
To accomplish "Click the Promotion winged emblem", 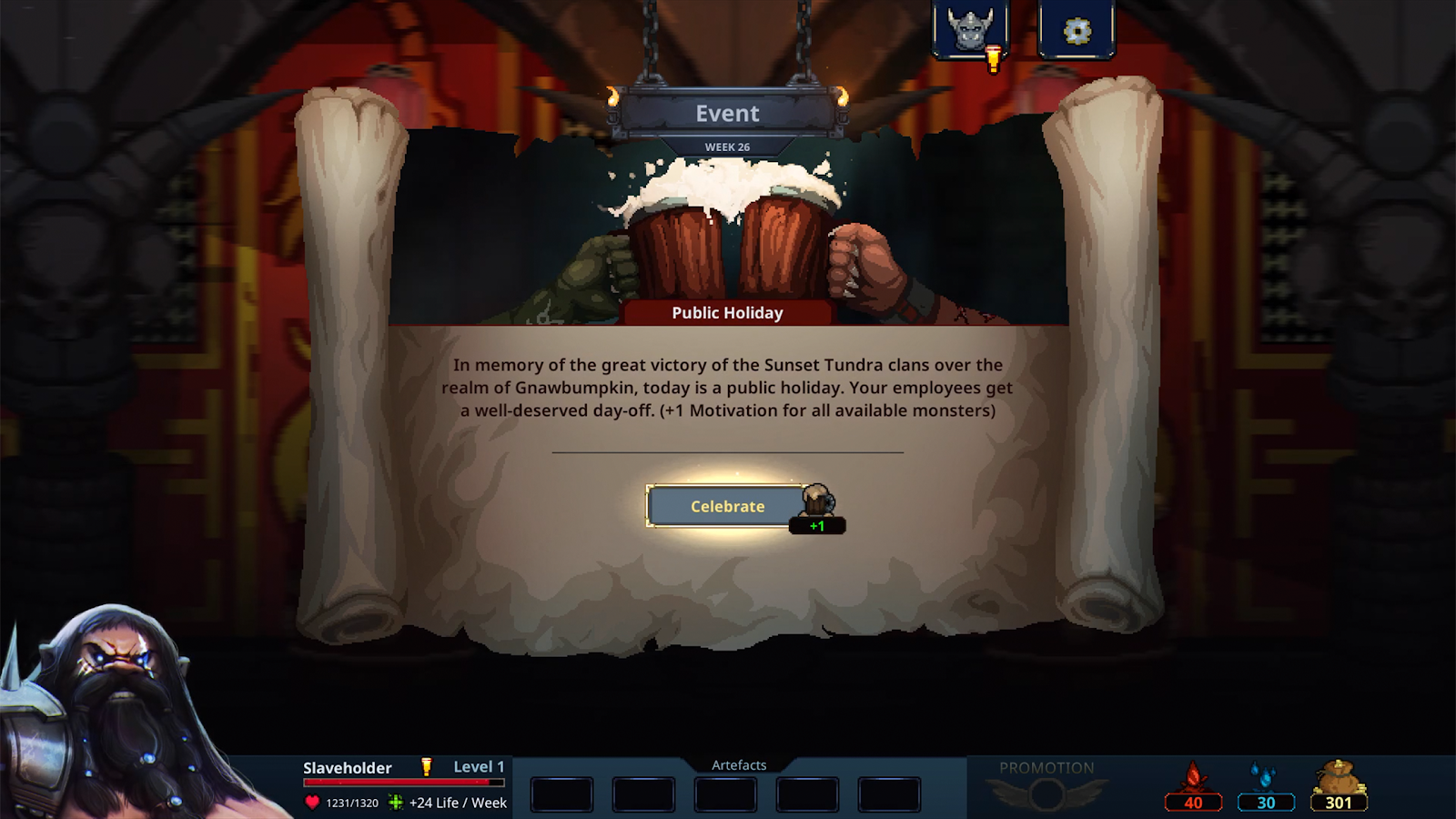I will pyautogui.click(x=1046, y=794).
